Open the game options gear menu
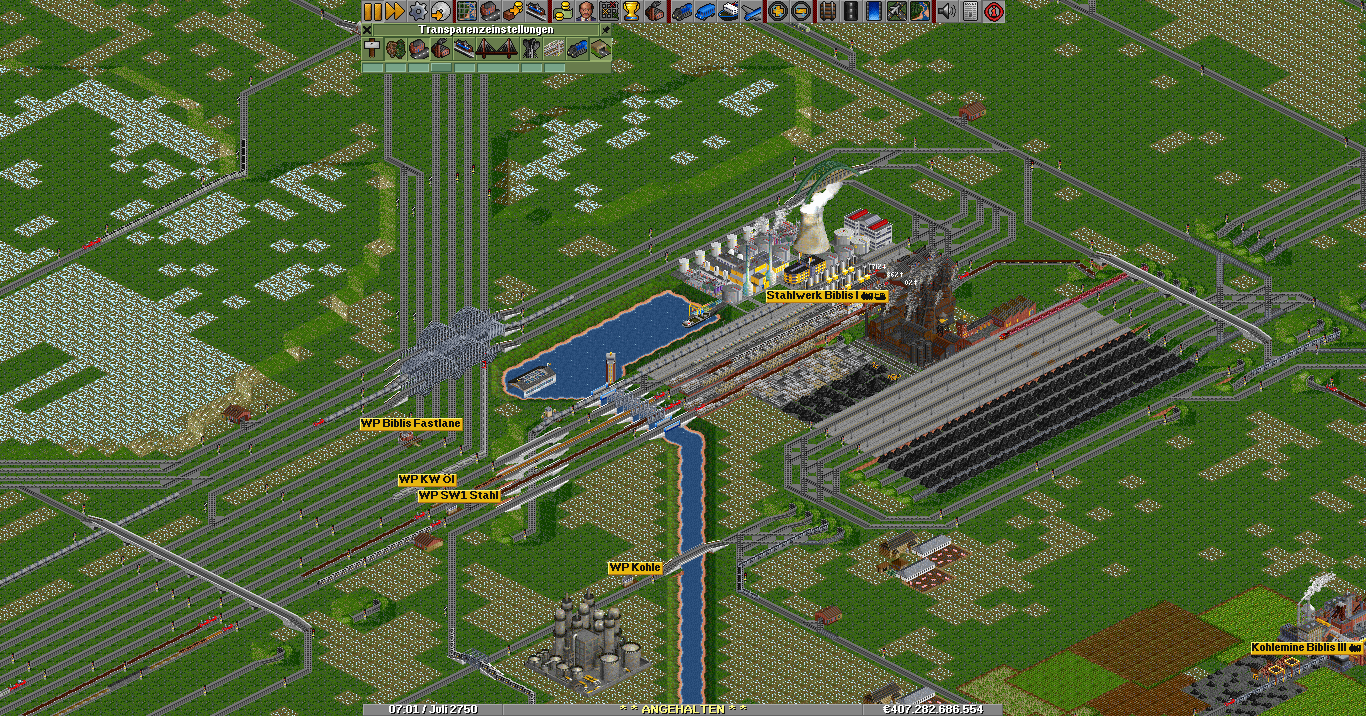The image size is (1366, 716). pyautogui.click(x=418, y=11)
